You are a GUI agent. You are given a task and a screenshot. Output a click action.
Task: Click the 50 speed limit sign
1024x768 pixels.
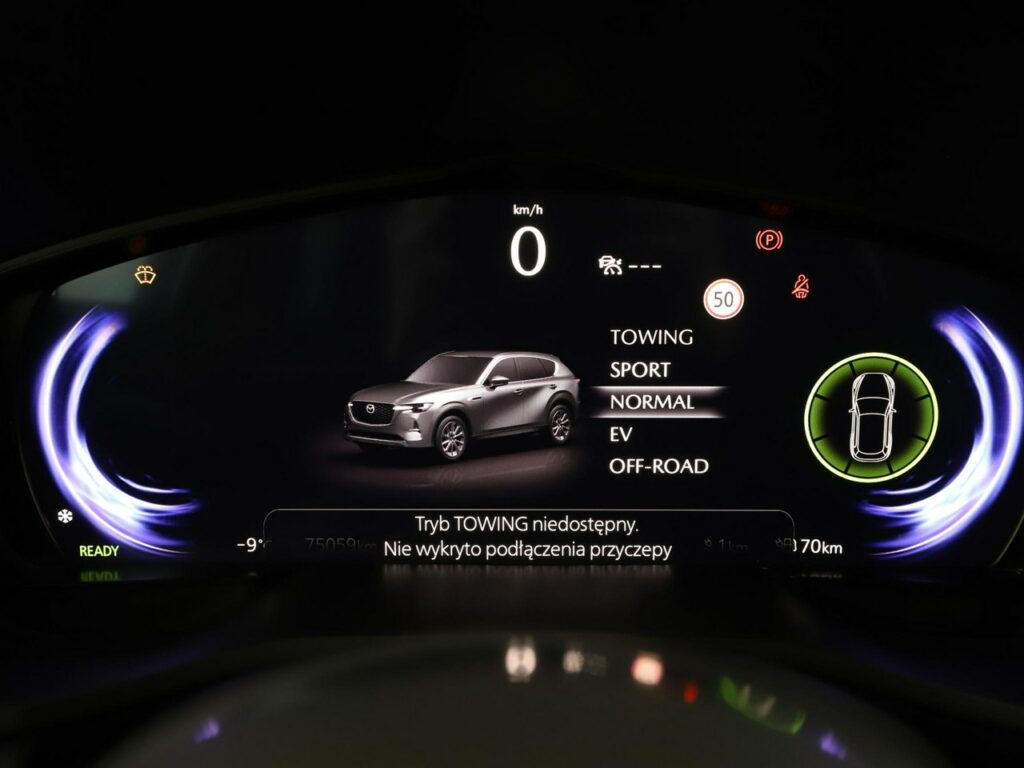[723, 299]
